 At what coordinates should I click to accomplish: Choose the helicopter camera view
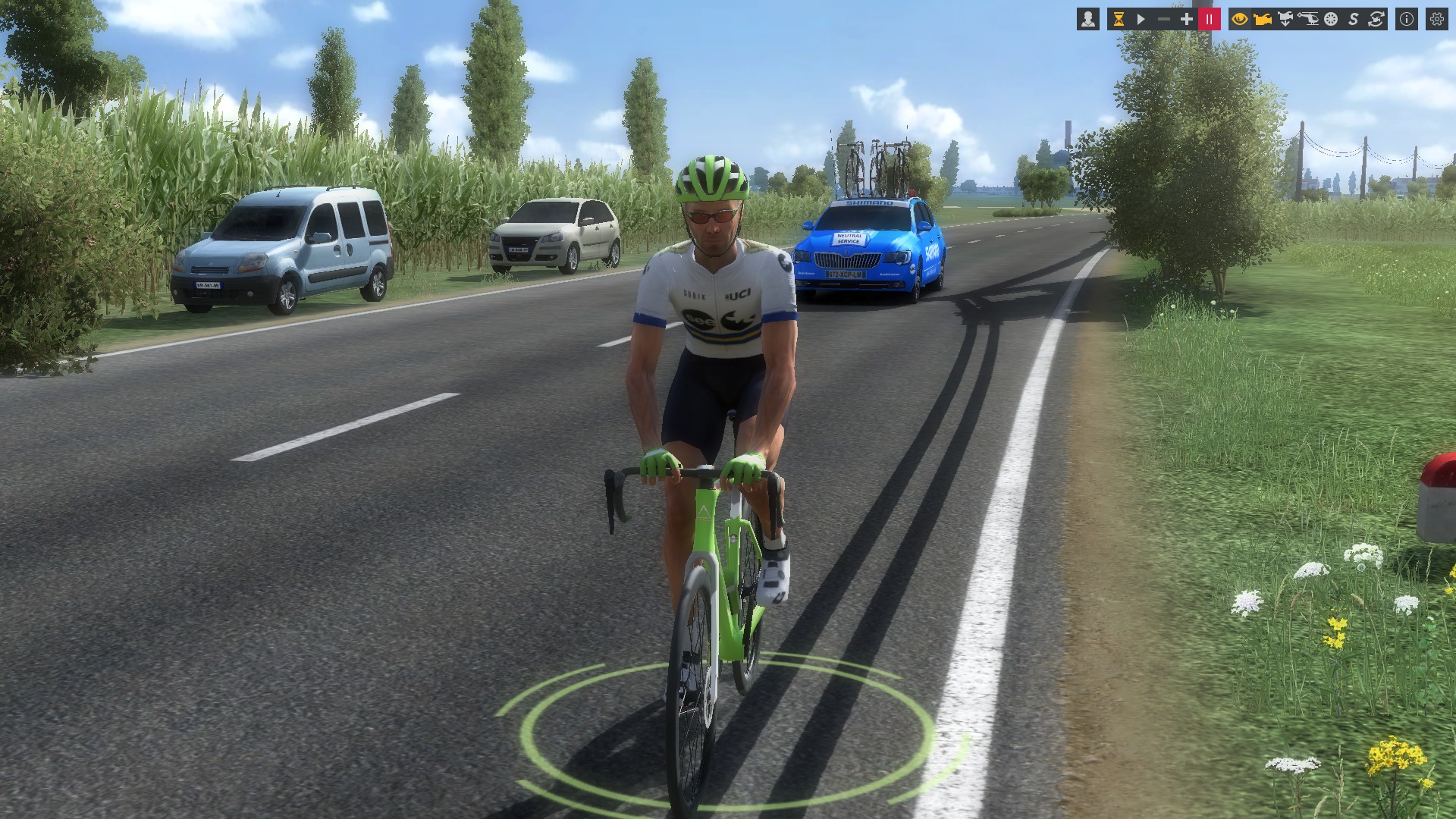(x=1308, y=20)
